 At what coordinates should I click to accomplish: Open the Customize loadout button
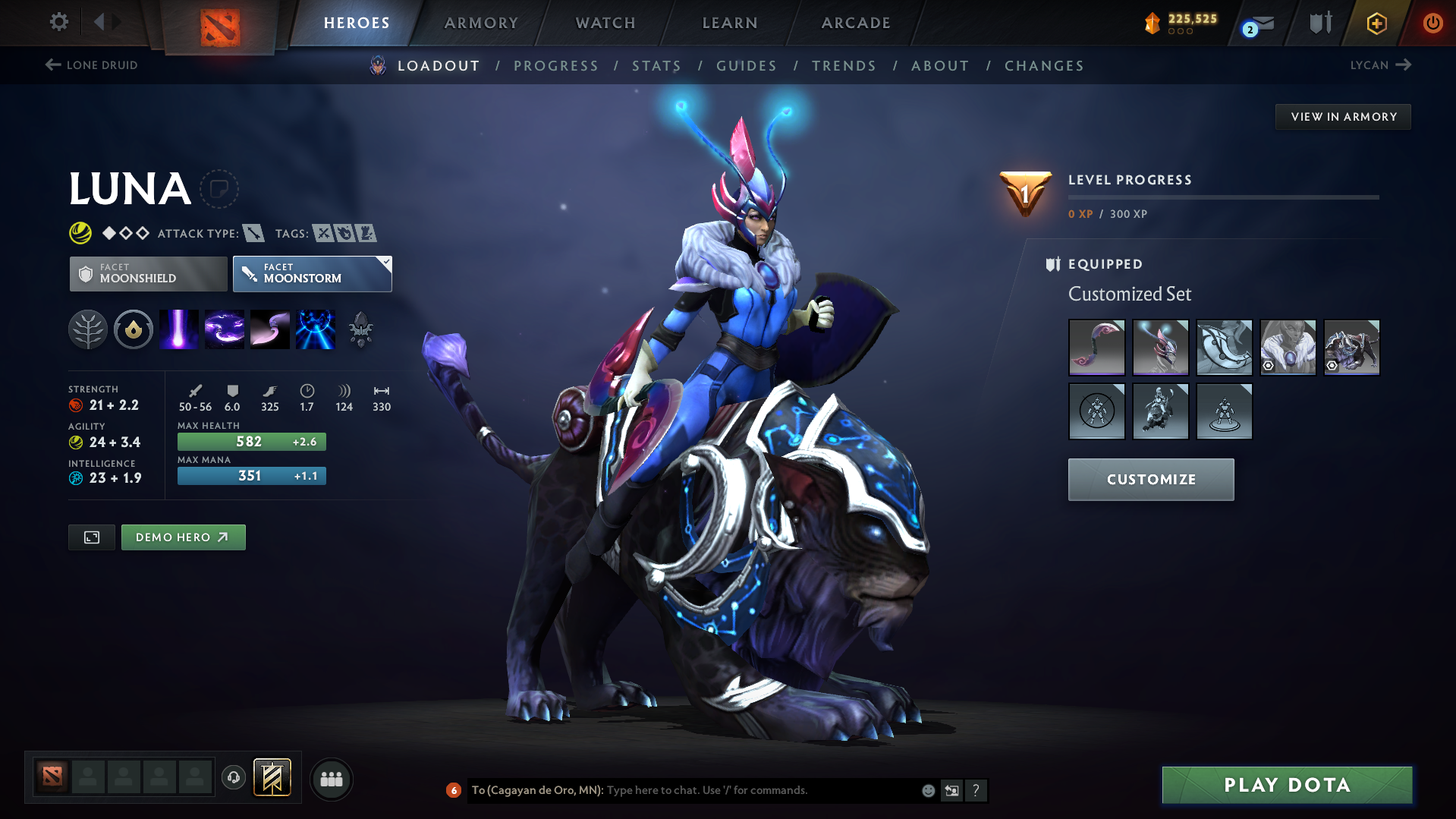tap(1150, 480)
